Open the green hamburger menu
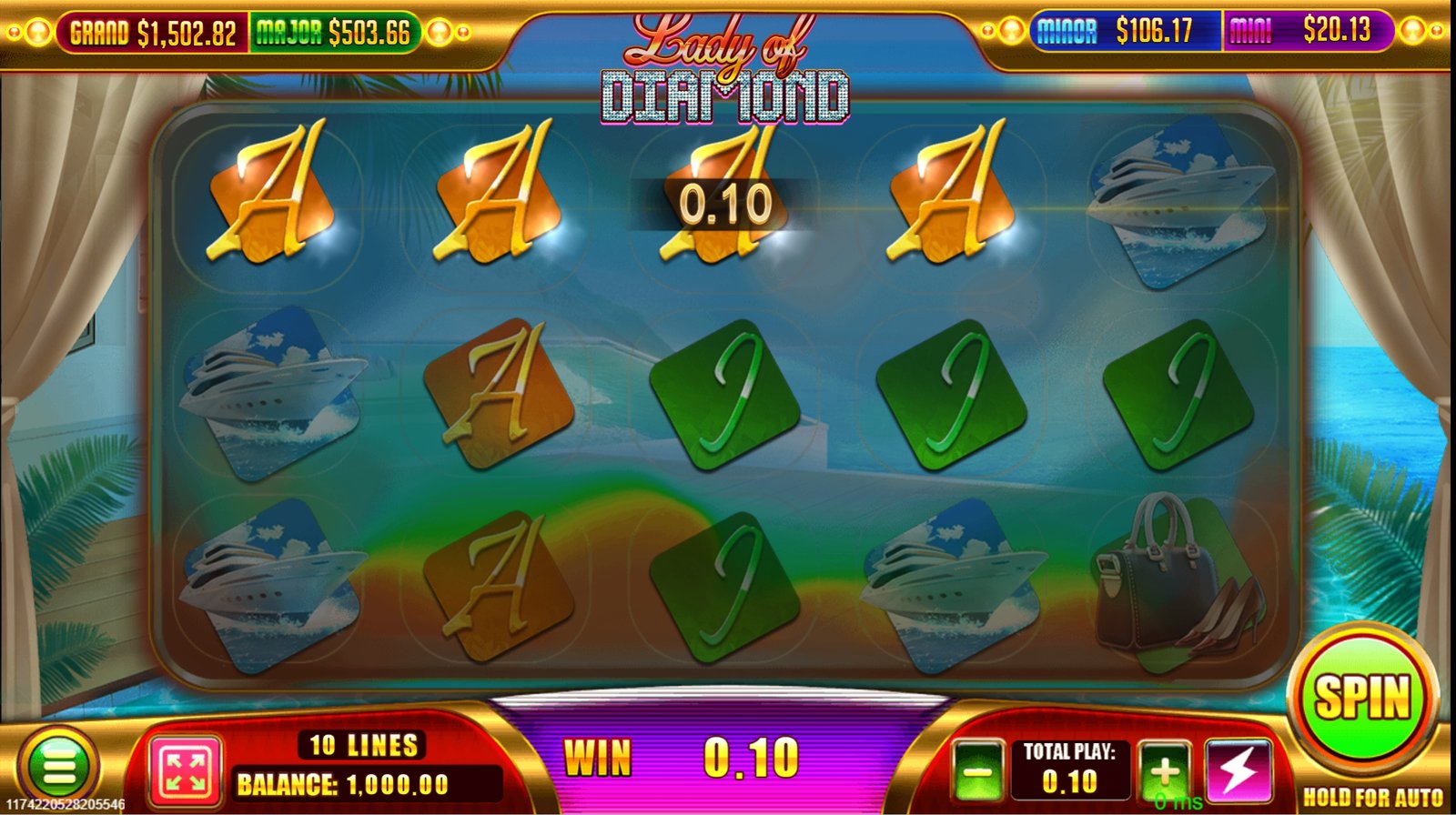The image size is (1456, 815). 59,767
